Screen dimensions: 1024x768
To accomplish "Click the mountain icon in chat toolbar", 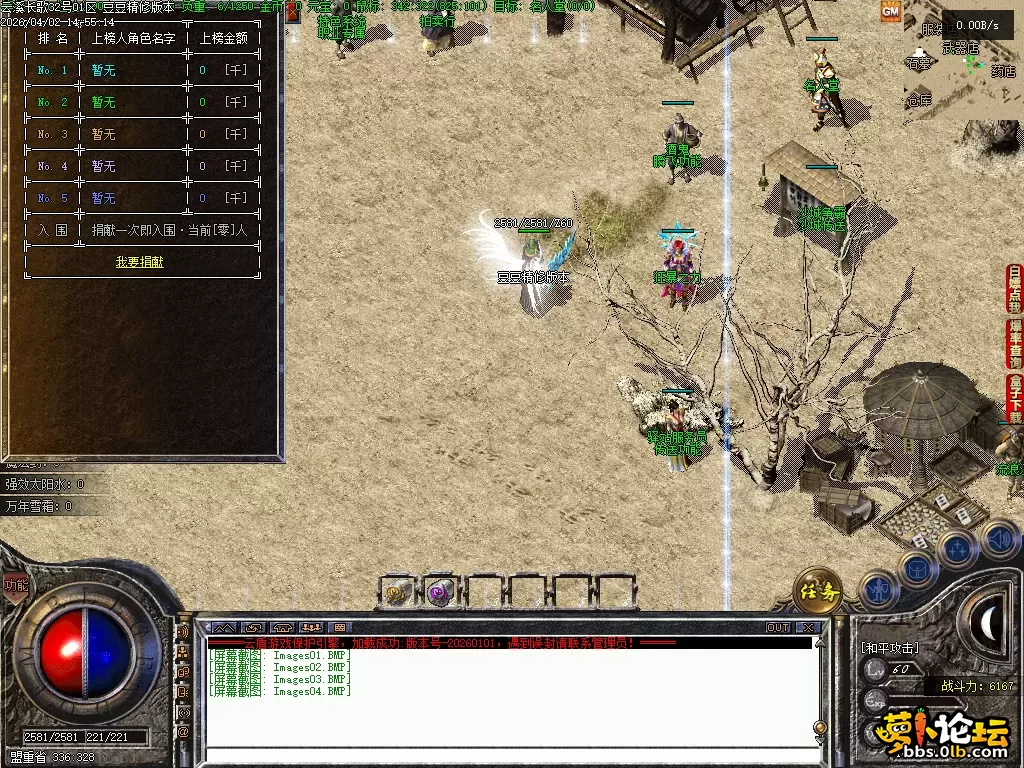I will pyautogui.click(x=223, y=627).
